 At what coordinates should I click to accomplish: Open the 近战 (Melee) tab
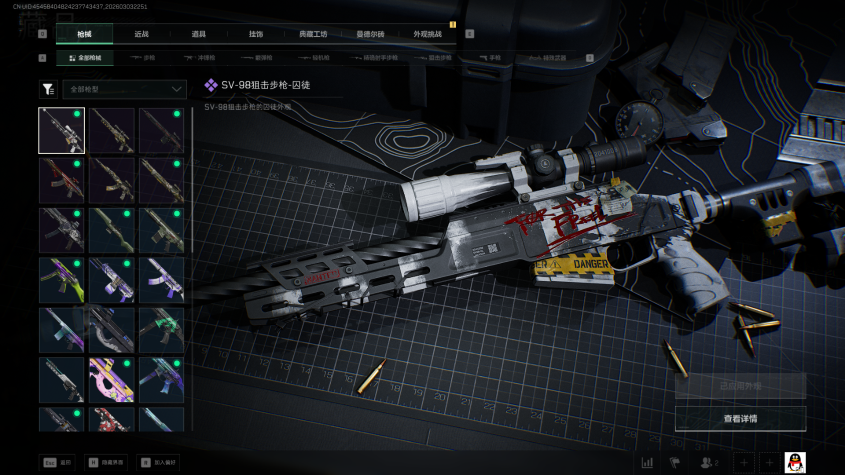click(141, 34)
